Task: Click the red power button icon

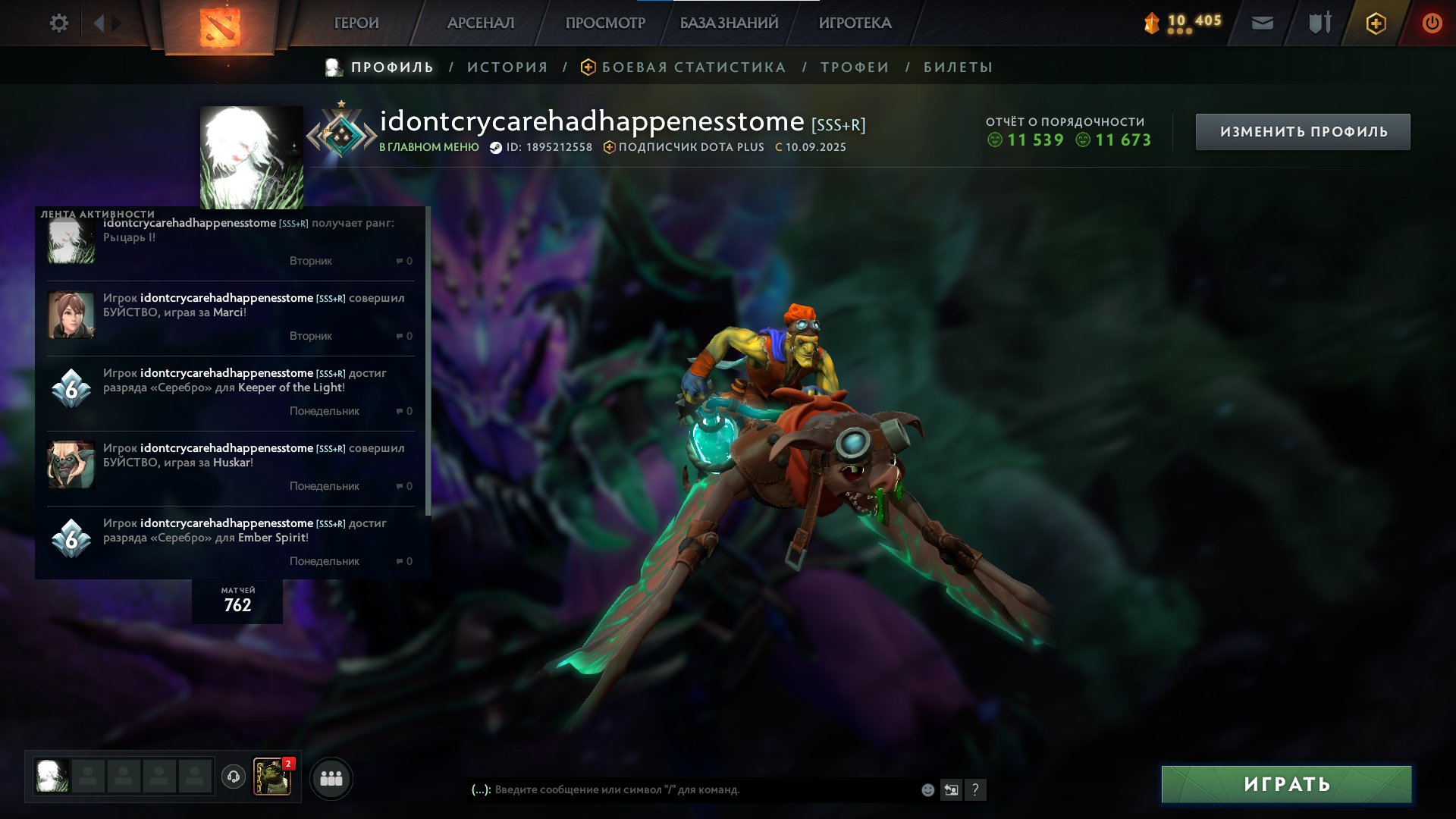Action: coord(1432,23)
